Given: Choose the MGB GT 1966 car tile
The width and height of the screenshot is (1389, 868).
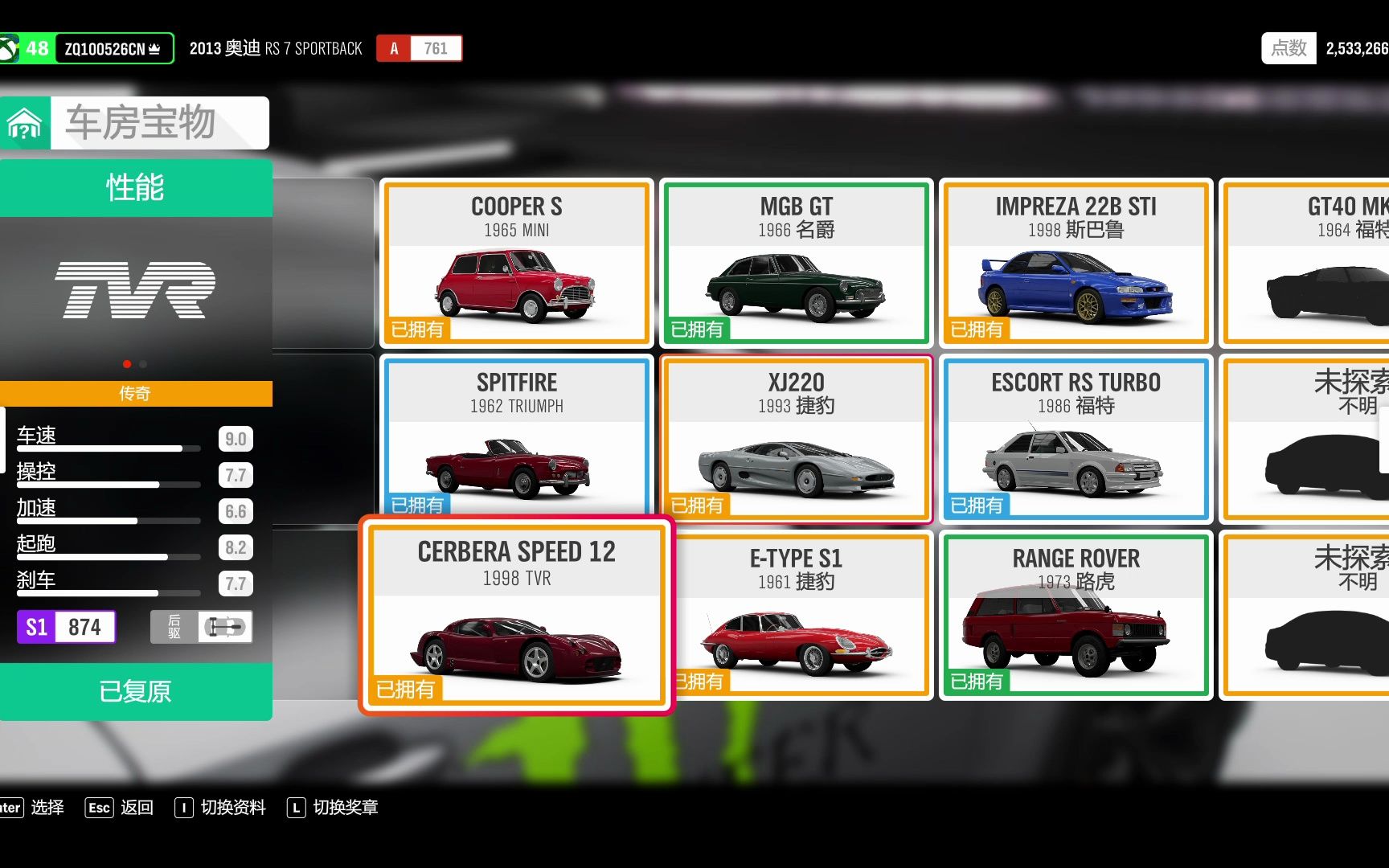Looking at the screenshot, I should (796, 264).
